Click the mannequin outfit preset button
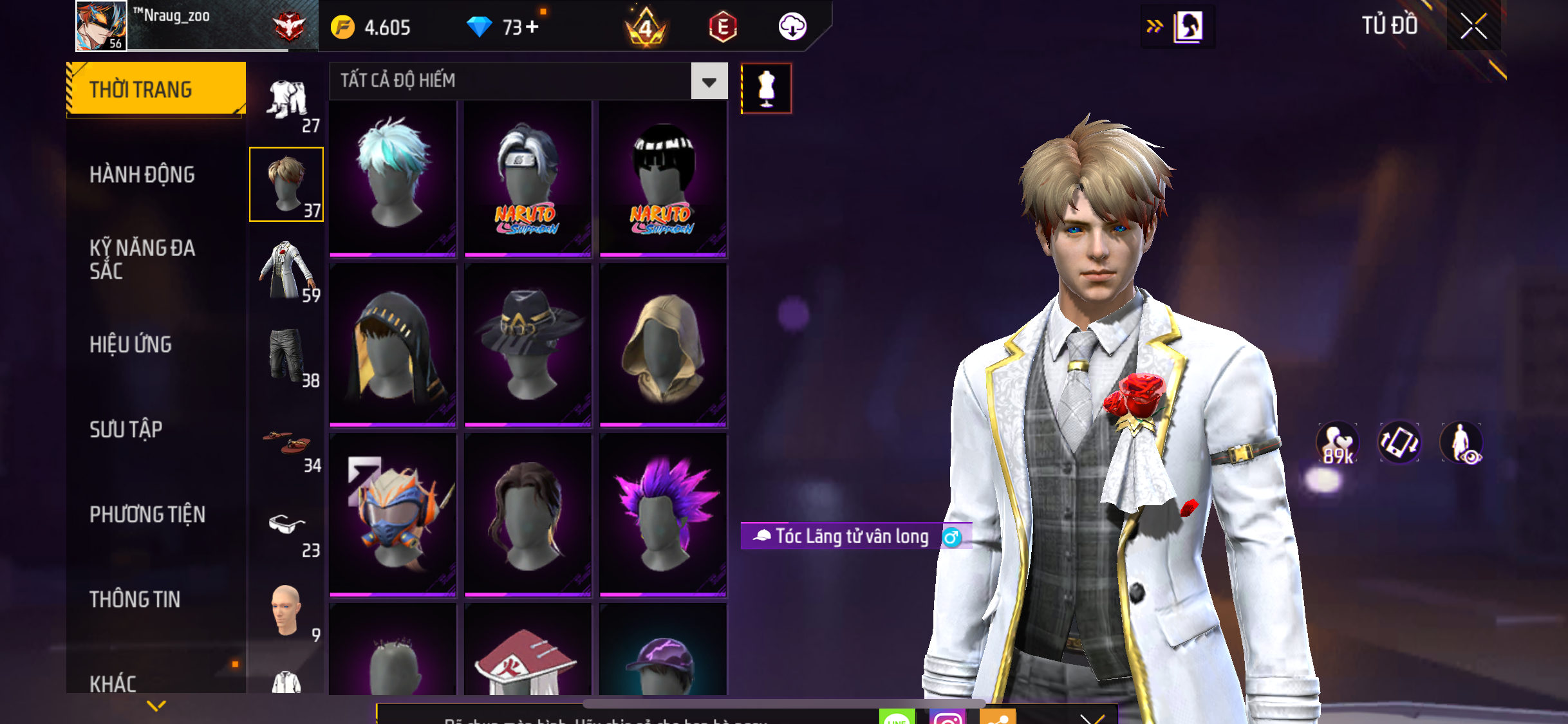The width and height of the screenshot is (1568, 724). [766, 89]
